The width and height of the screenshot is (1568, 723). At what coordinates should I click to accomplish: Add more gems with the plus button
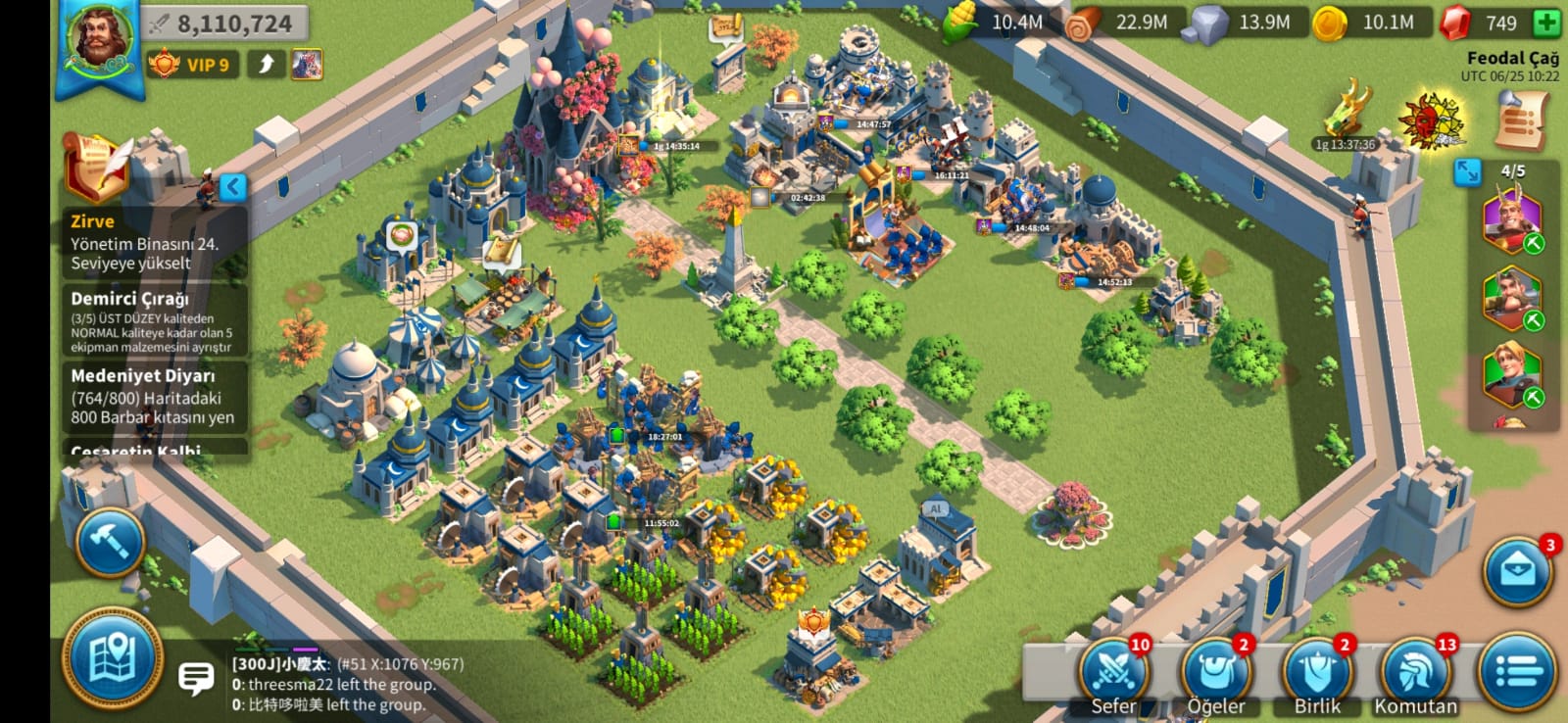tap(1545, 23)
